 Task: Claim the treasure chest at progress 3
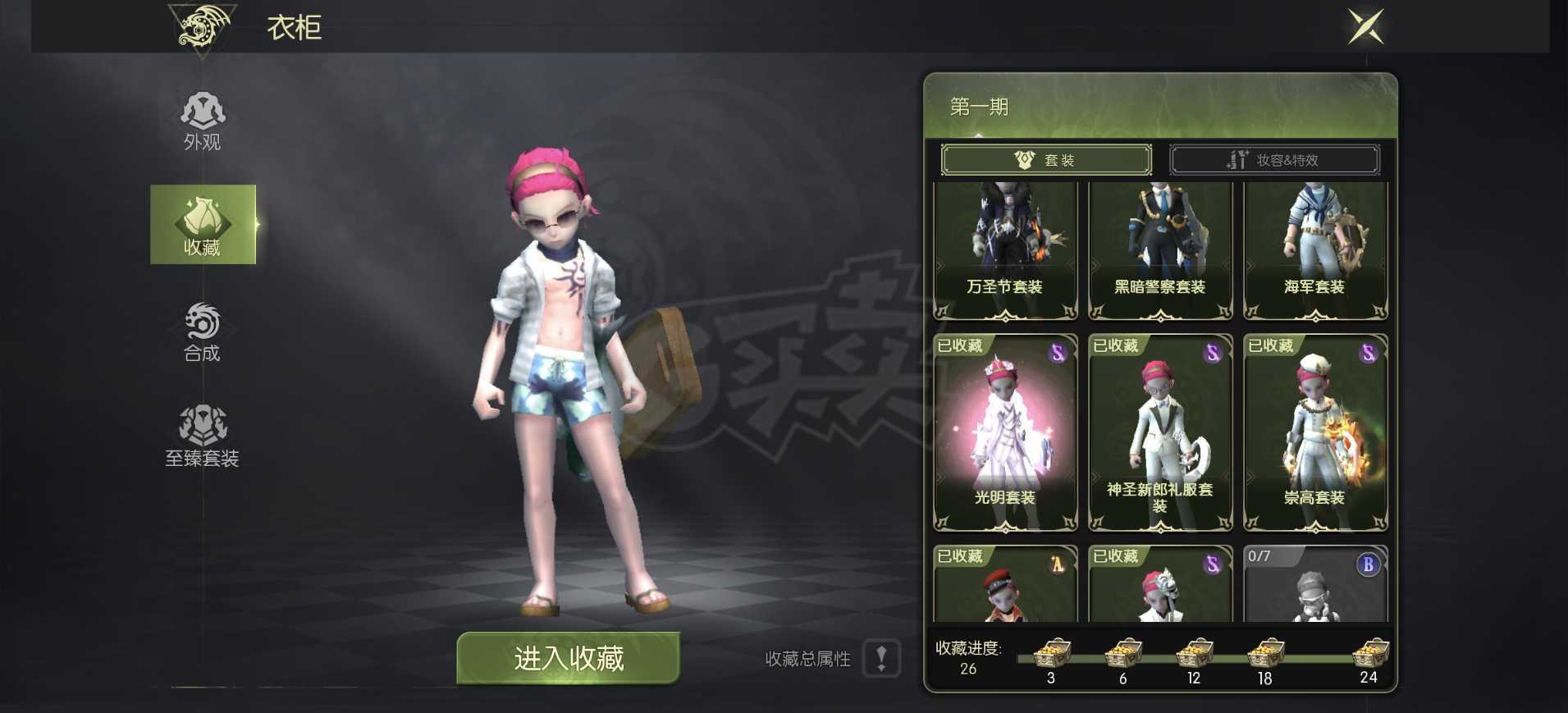(x=1052, y=654)
